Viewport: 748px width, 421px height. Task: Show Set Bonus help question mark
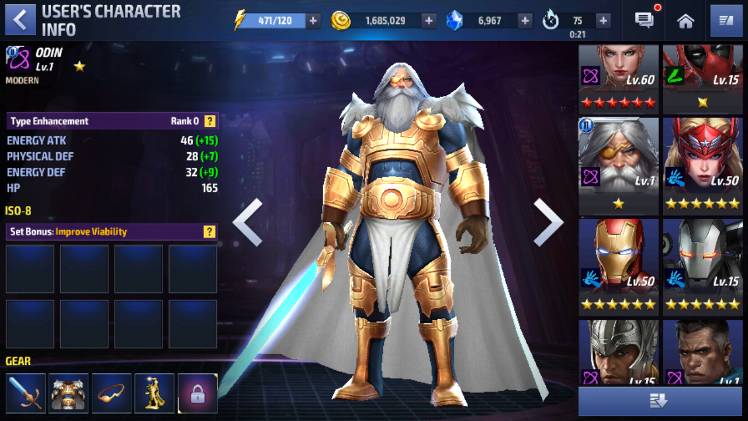click(x=210, y=232)
